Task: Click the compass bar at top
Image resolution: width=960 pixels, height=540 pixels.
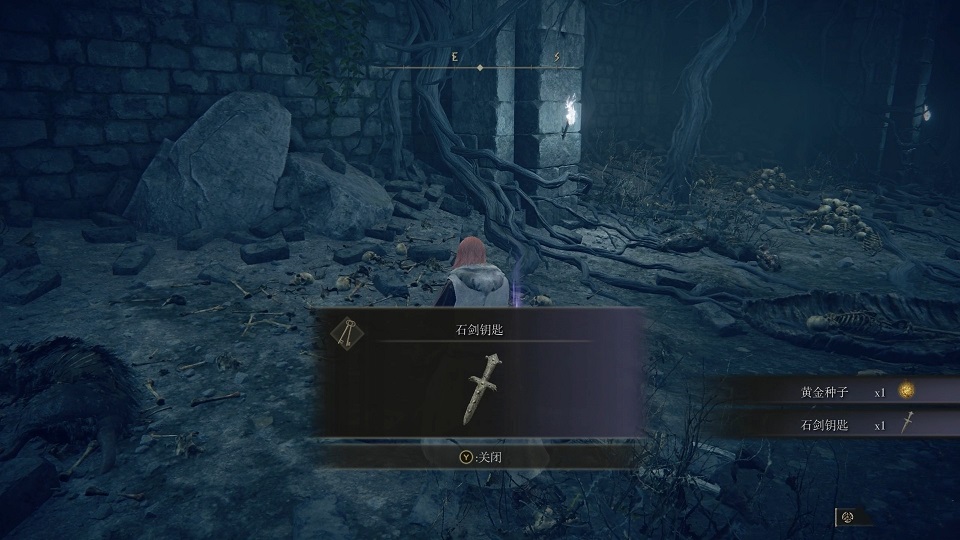Action: click(480, 67)
